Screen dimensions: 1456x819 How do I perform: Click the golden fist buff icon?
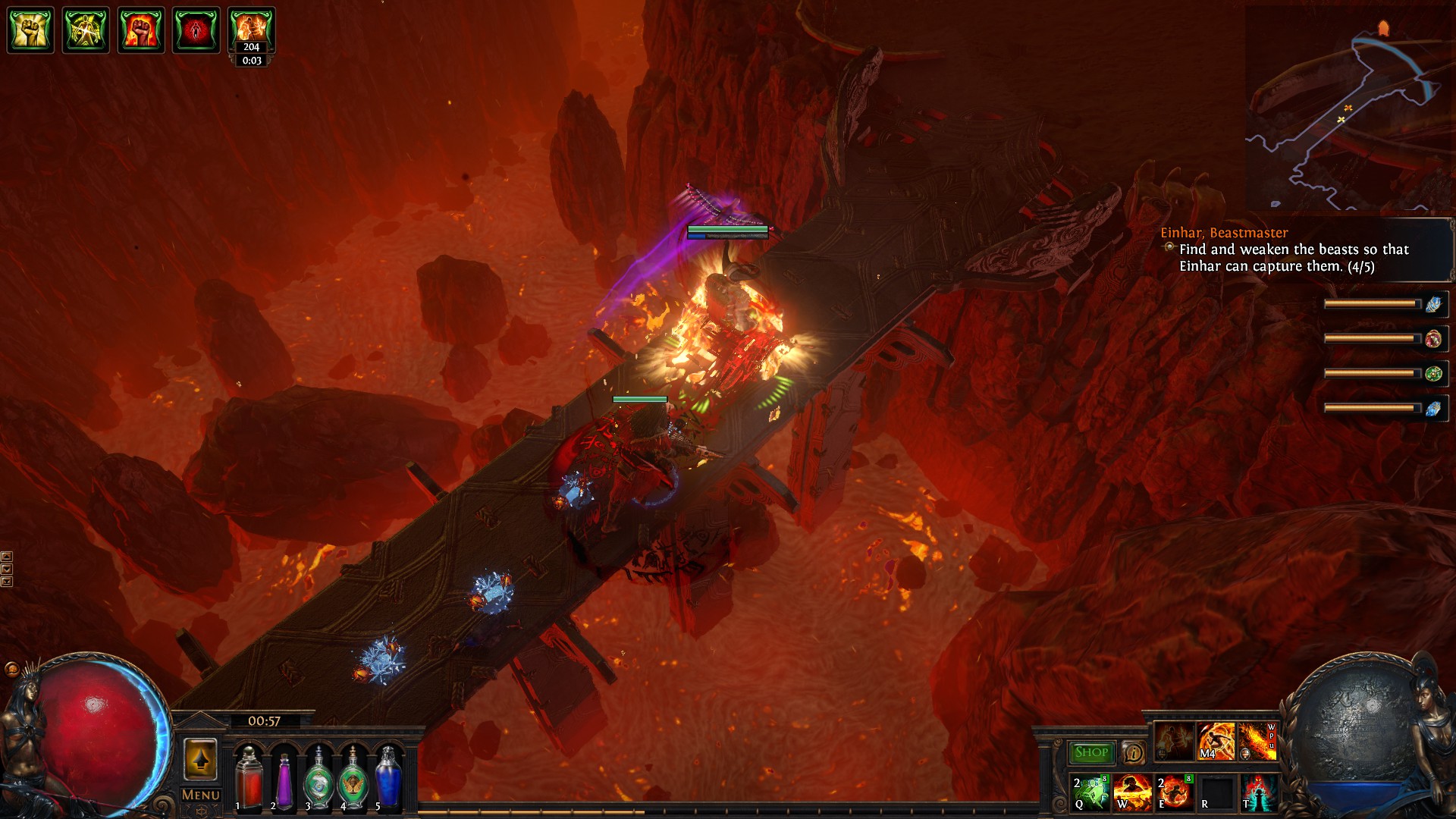coord(30,30)
